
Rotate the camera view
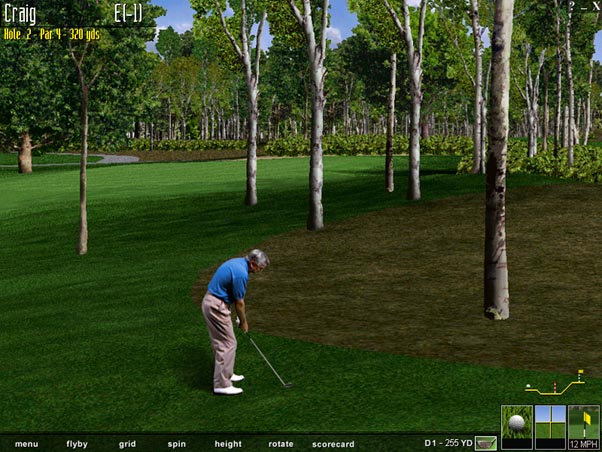click(x=281, y=443)
